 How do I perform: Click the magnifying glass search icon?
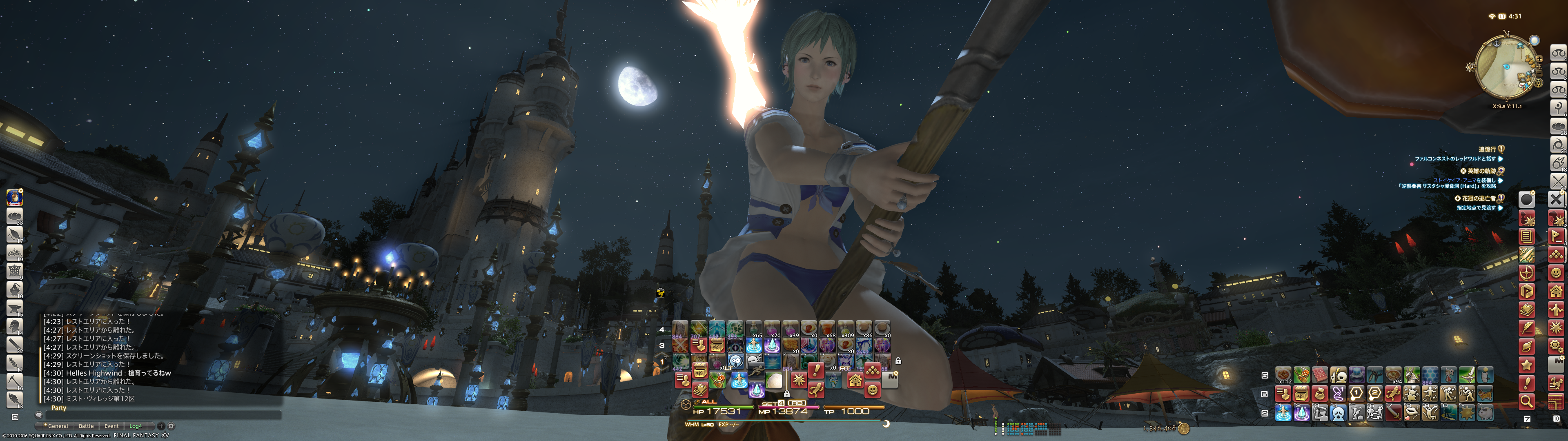click(x=1526, y=401)
